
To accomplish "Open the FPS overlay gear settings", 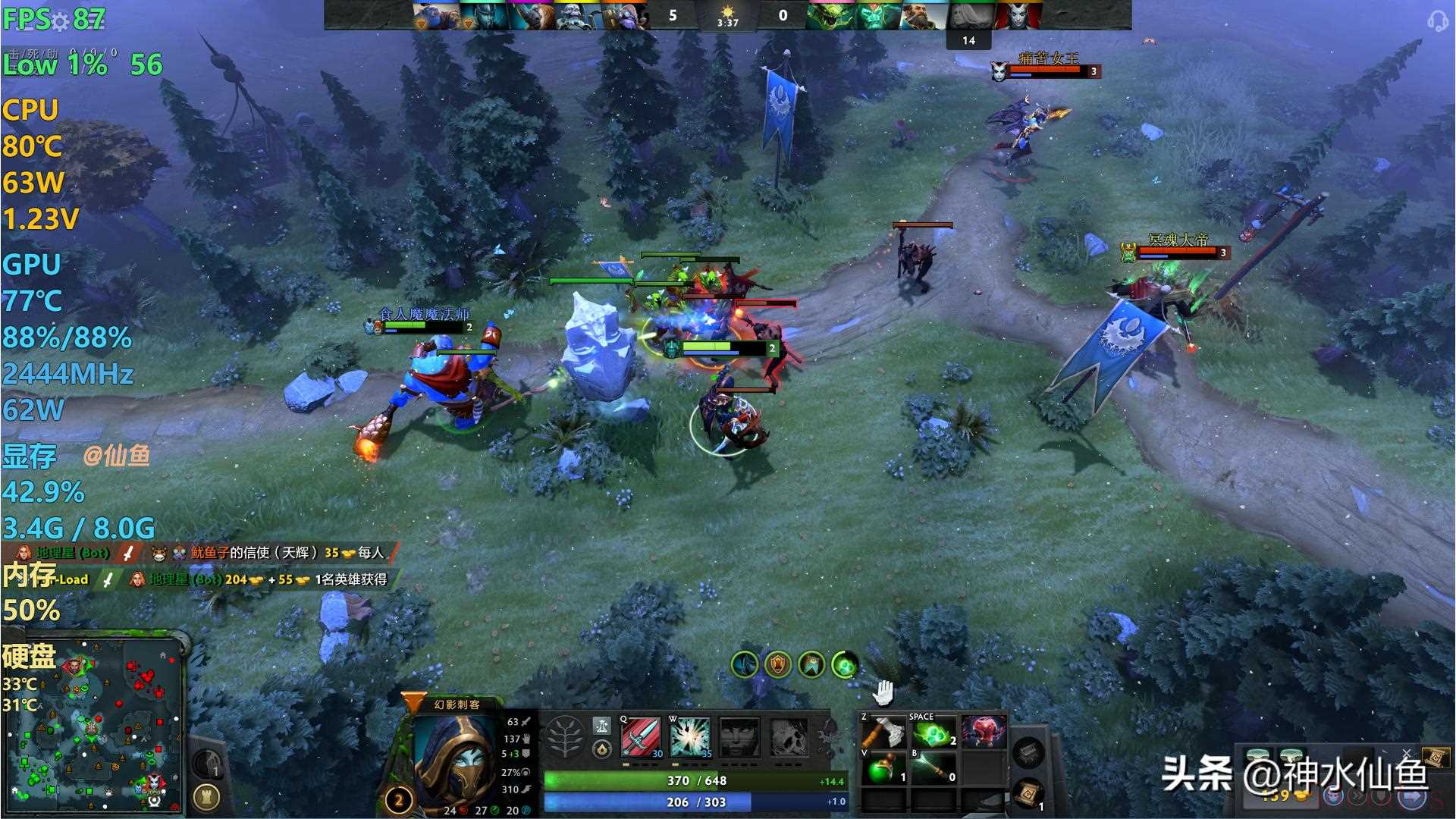I will (x=60, y=20).
